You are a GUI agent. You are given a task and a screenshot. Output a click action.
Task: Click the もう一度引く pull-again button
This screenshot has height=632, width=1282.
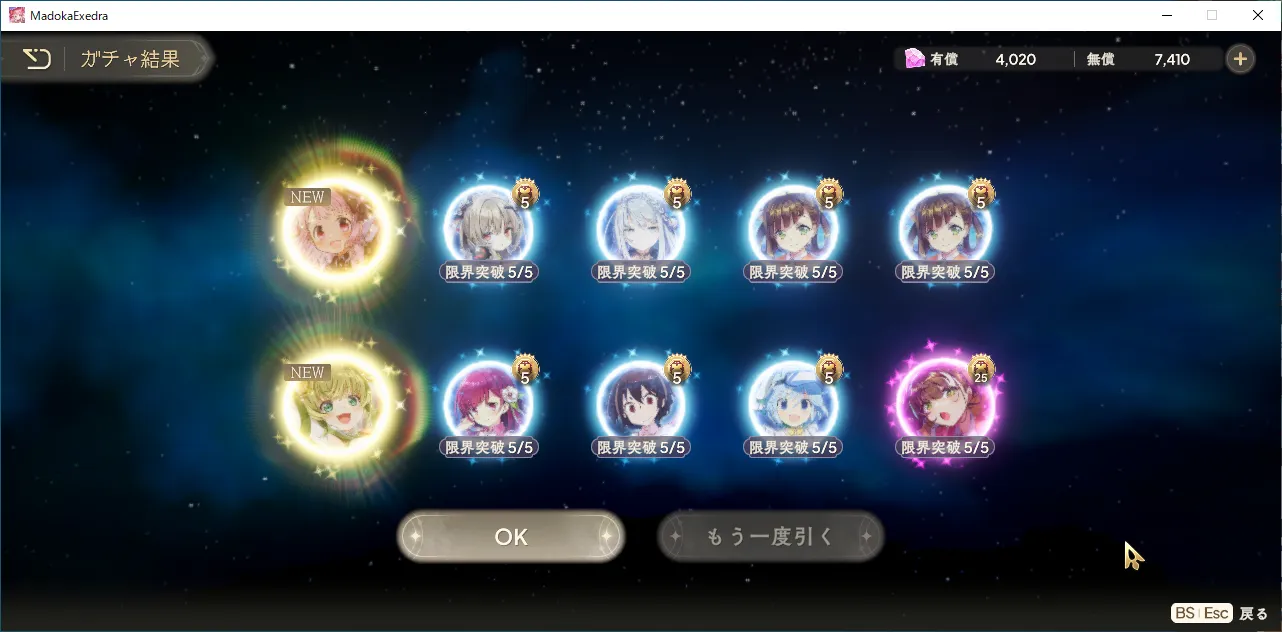770,537
